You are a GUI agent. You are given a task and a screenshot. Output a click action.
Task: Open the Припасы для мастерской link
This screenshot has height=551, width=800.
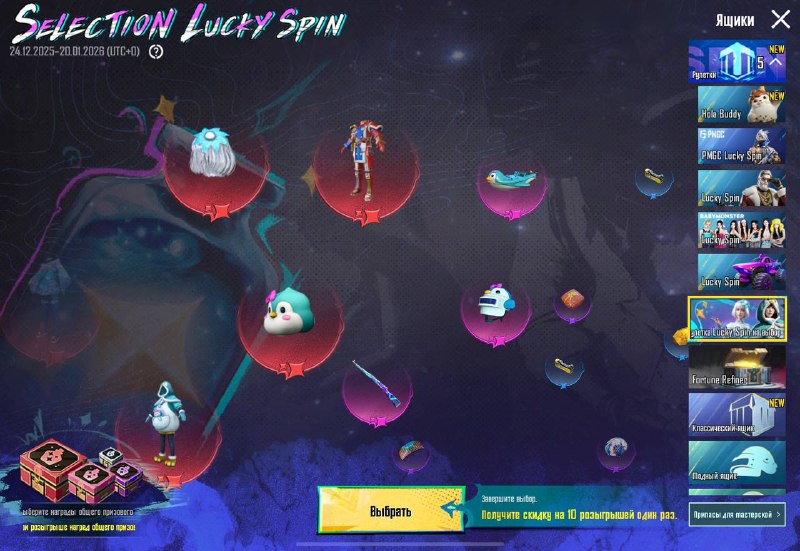click(x=737, y=514)
